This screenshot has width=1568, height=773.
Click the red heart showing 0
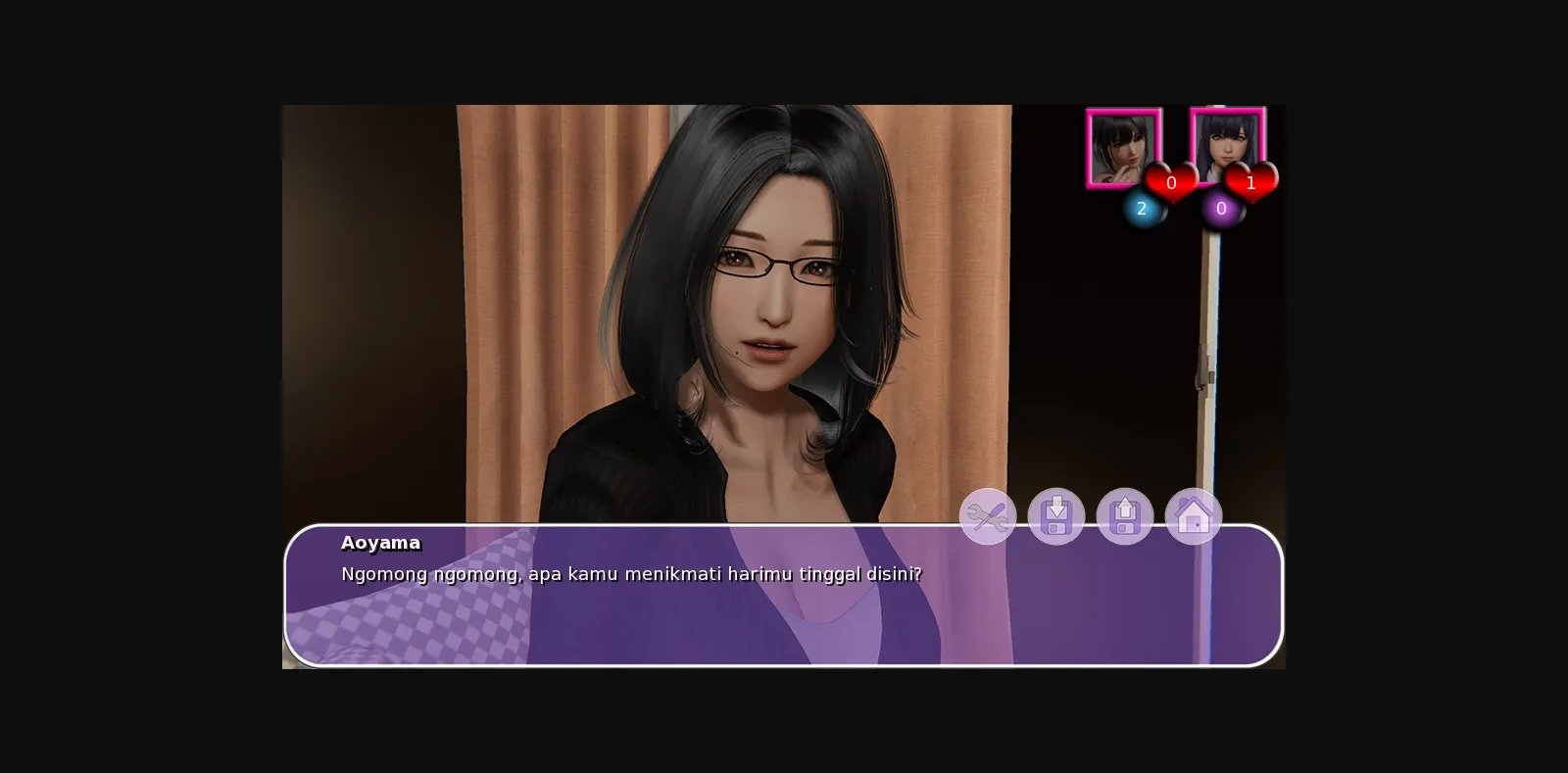pyautogui.click(x=1171, y=182)
